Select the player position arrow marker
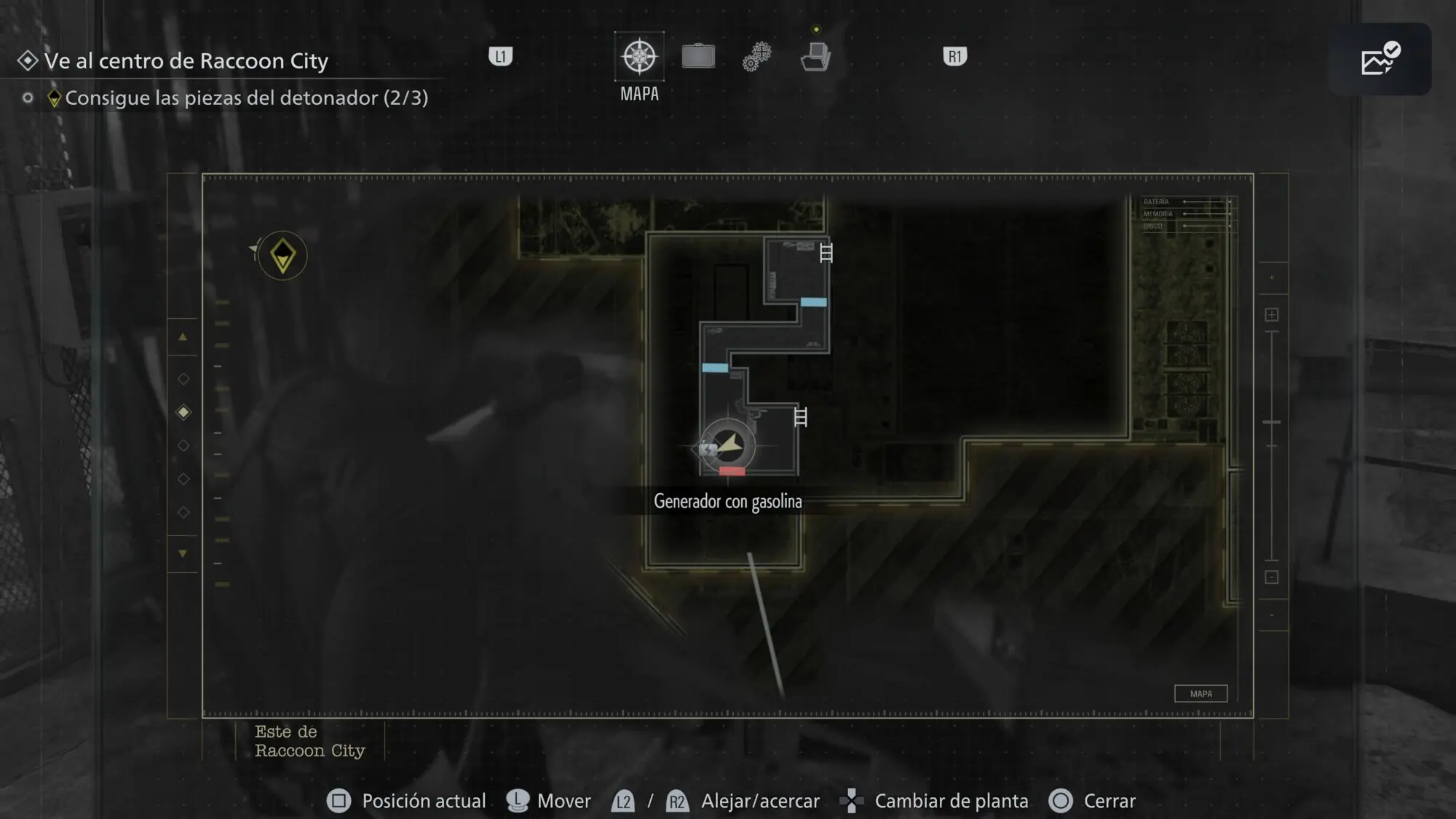The height and width of the screenshot is (819, 1456). (x=729, y=445)
